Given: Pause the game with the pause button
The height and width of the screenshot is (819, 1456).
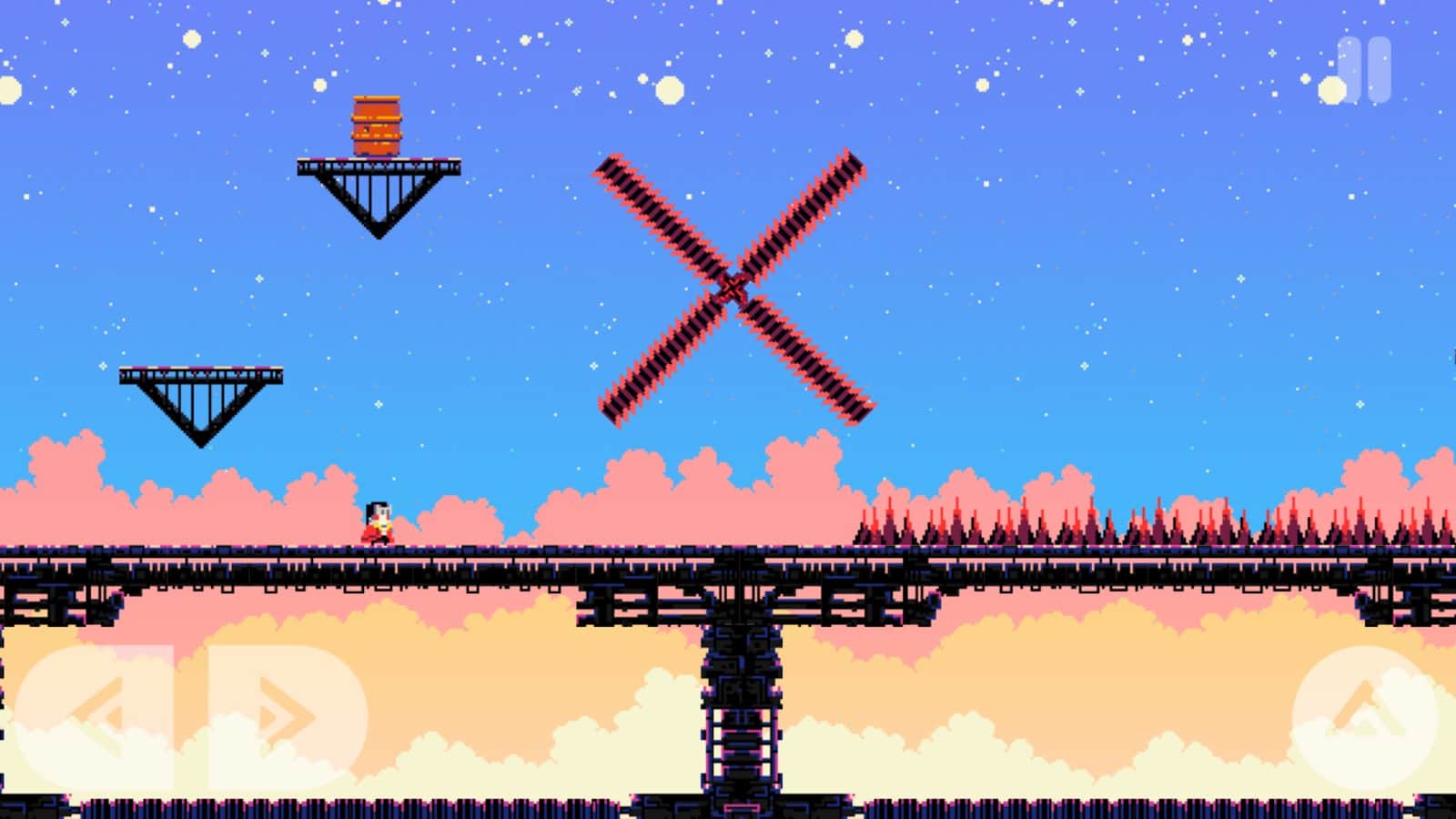Looking at the screenshot, I should (1364, 69).
